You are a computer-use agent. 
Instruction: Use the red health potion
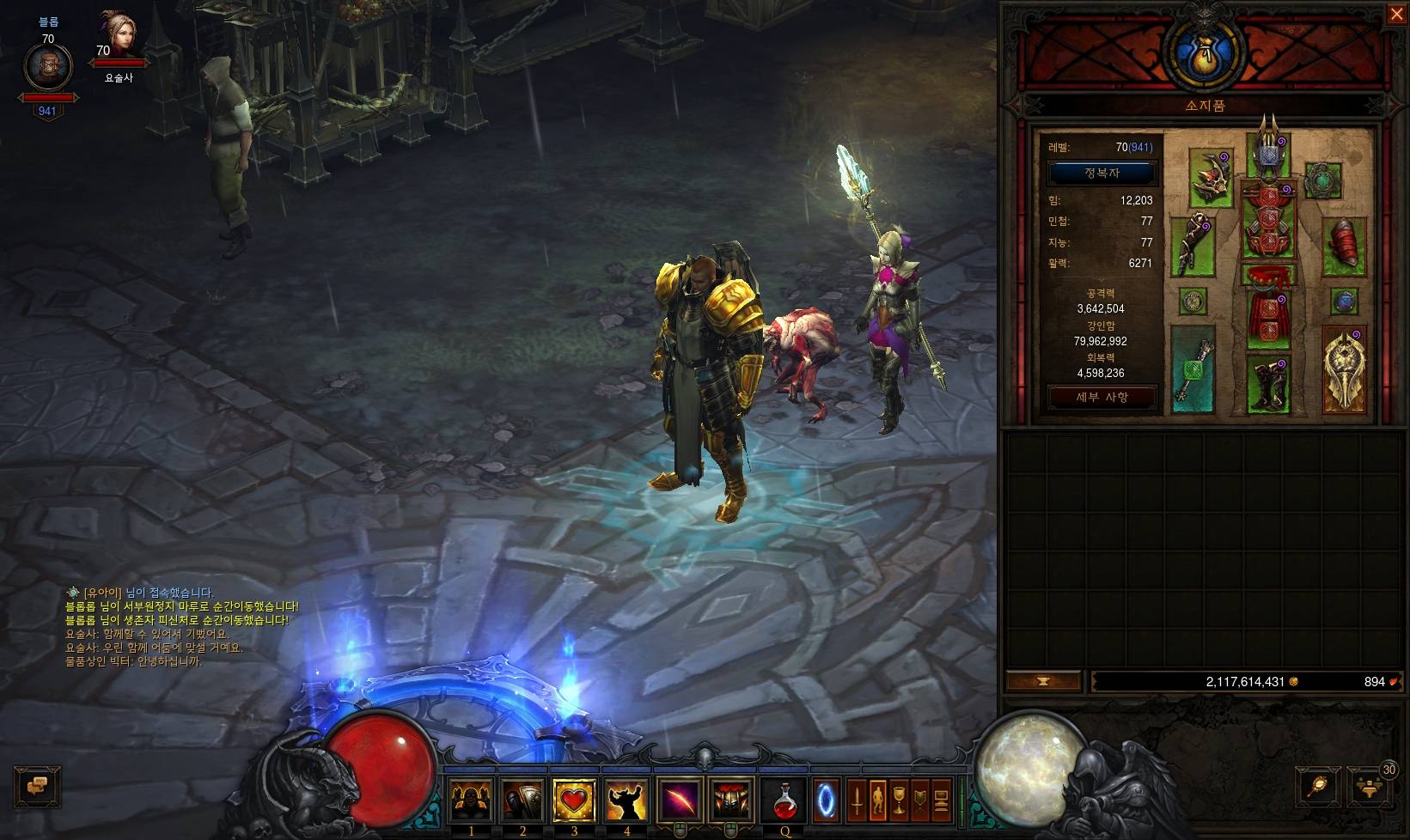784,800
